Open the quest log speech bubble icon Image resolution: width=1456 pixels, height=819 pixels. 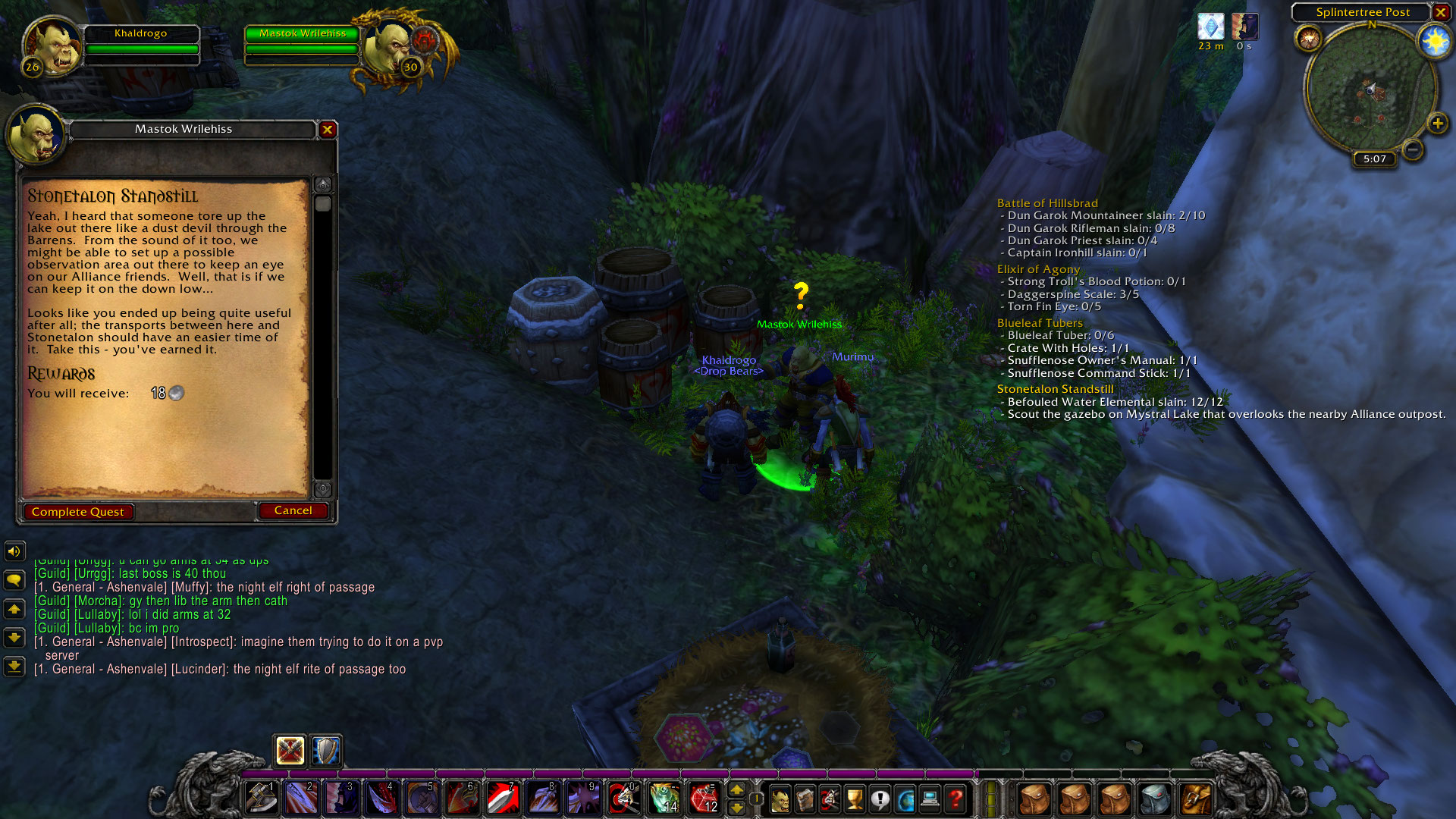pyautogui.click(x=880, y=799)
